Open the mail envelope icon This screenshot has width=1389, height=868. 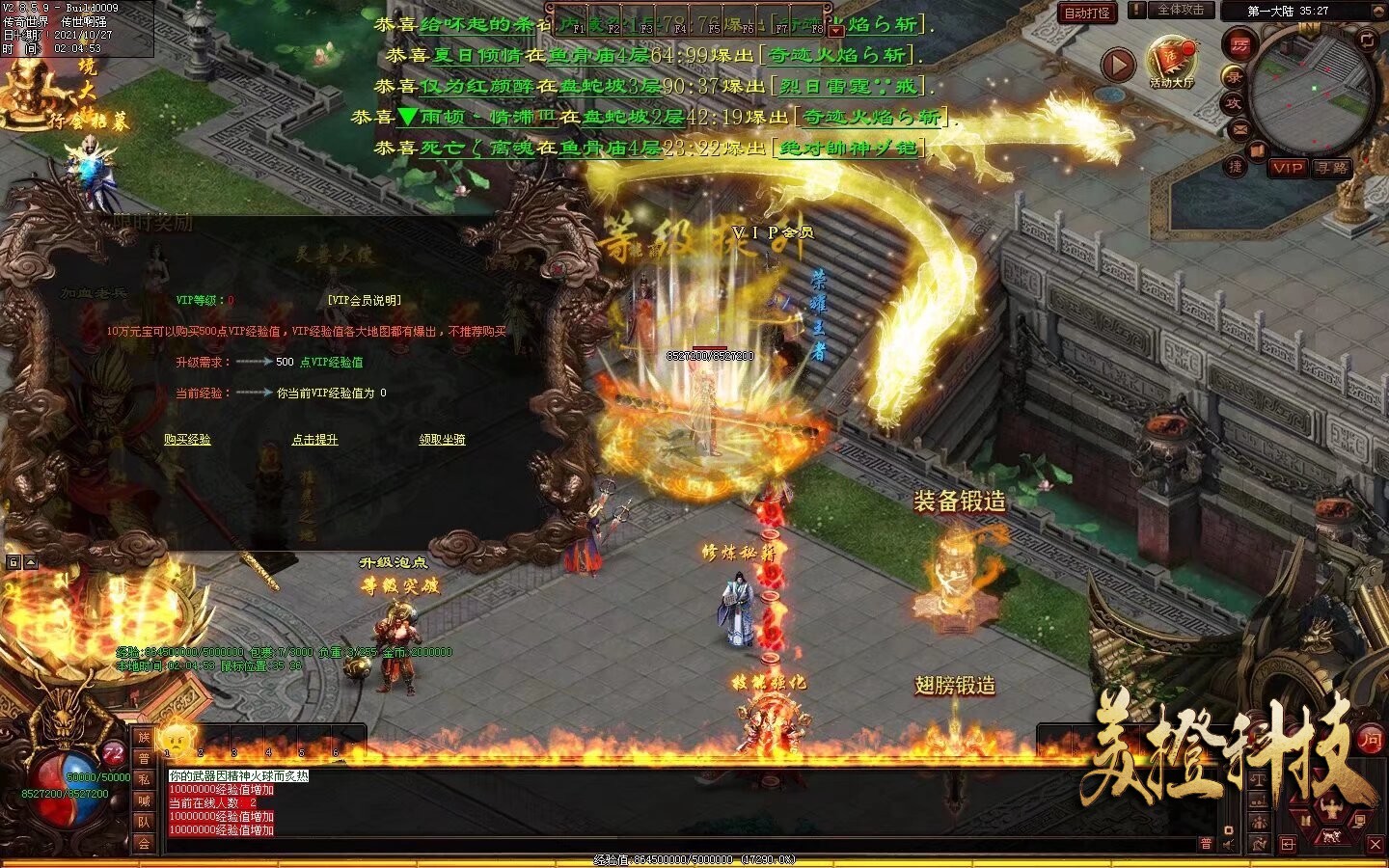pyautogui.click(x=1239, y=129)
